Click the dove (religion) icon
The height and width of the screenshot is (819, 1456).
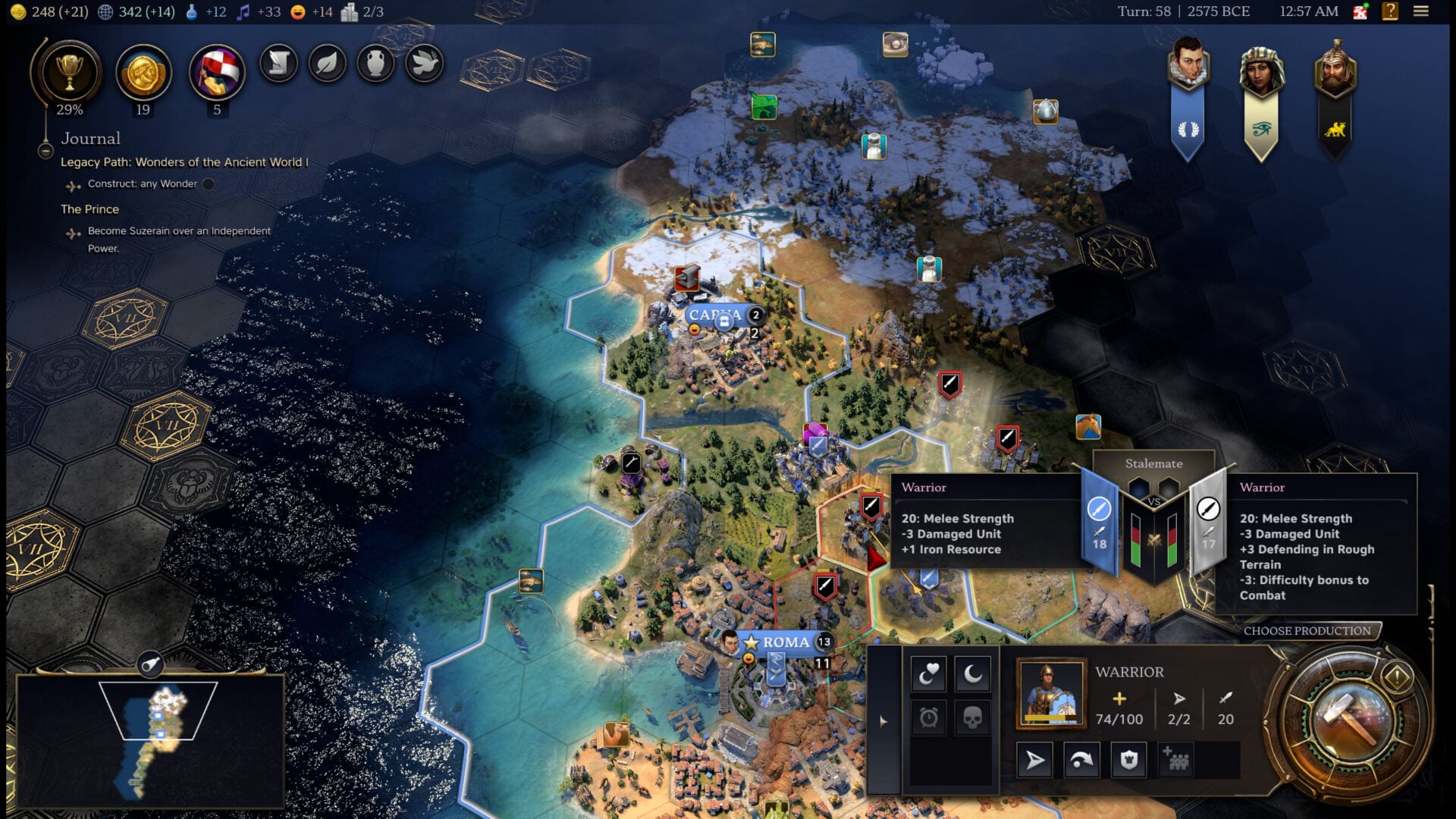point(423,64)
